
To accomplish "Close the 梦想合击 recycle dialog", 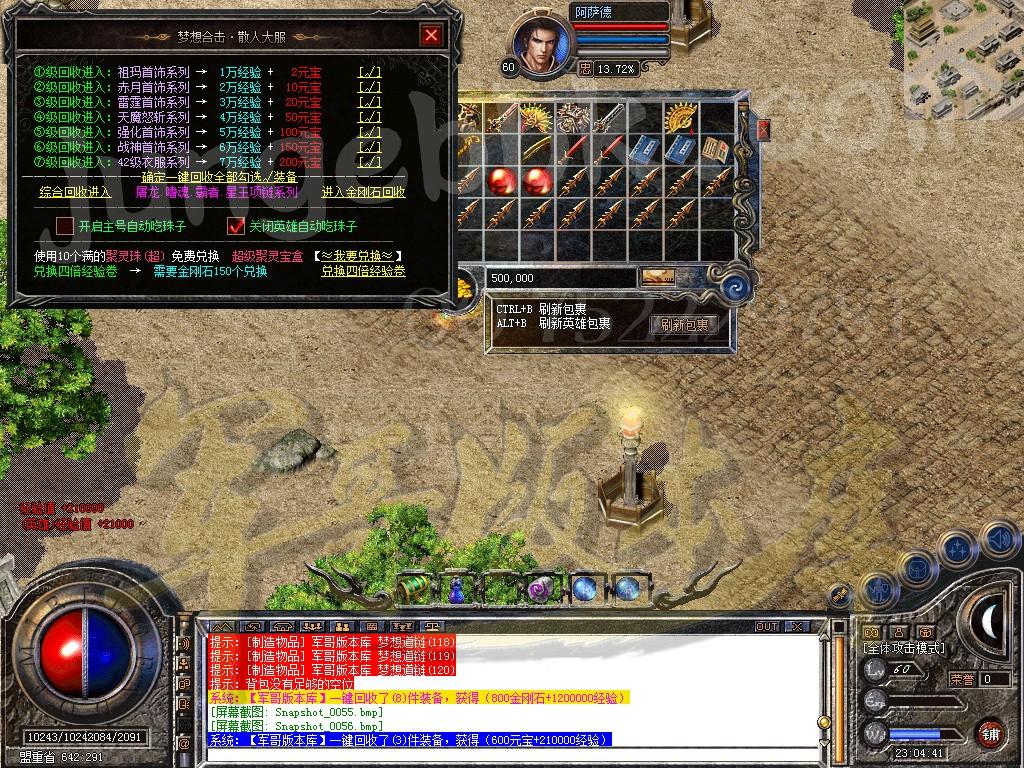I will point(431,36).
